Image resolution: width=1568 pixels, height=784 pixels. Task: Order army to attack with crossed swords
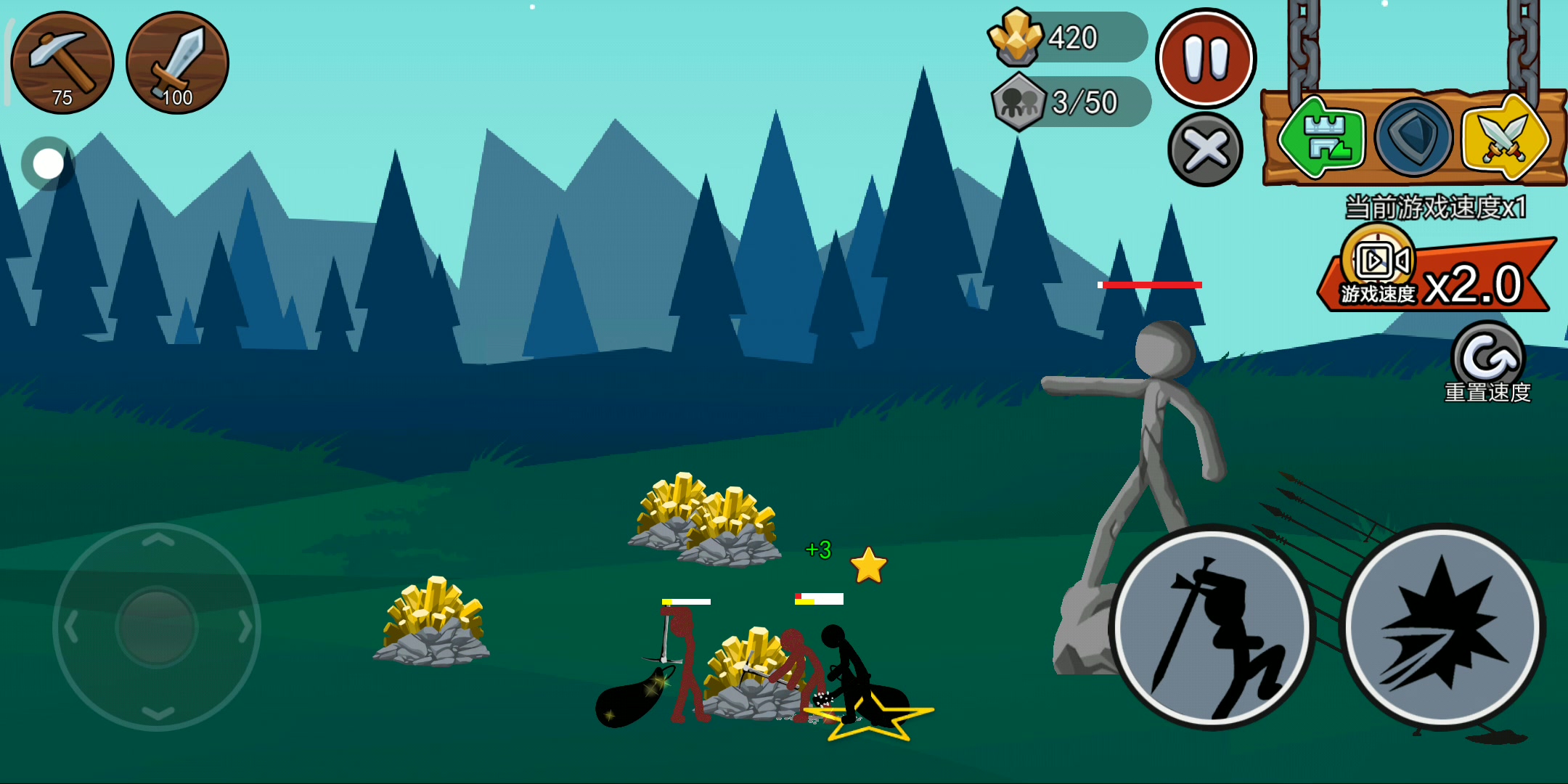point(1504,138)
